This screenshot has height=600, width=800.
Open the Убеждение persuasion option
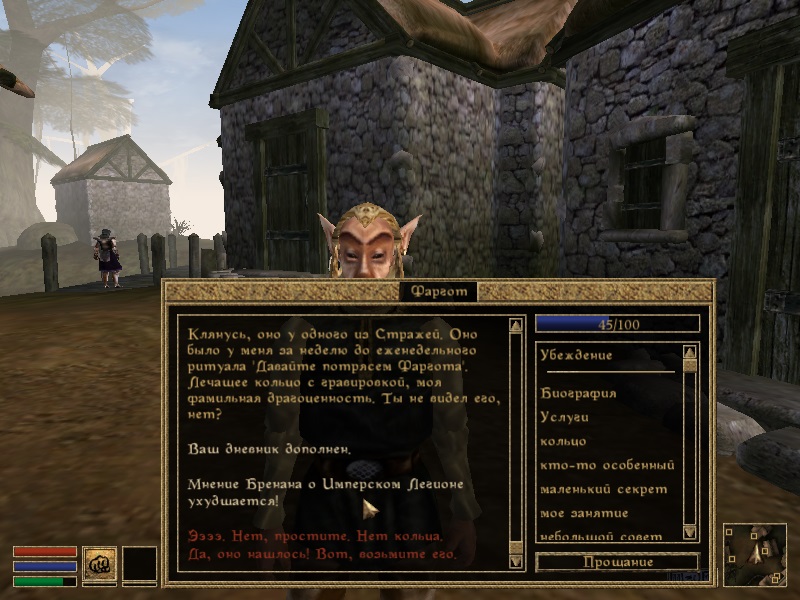pos(576,355)
